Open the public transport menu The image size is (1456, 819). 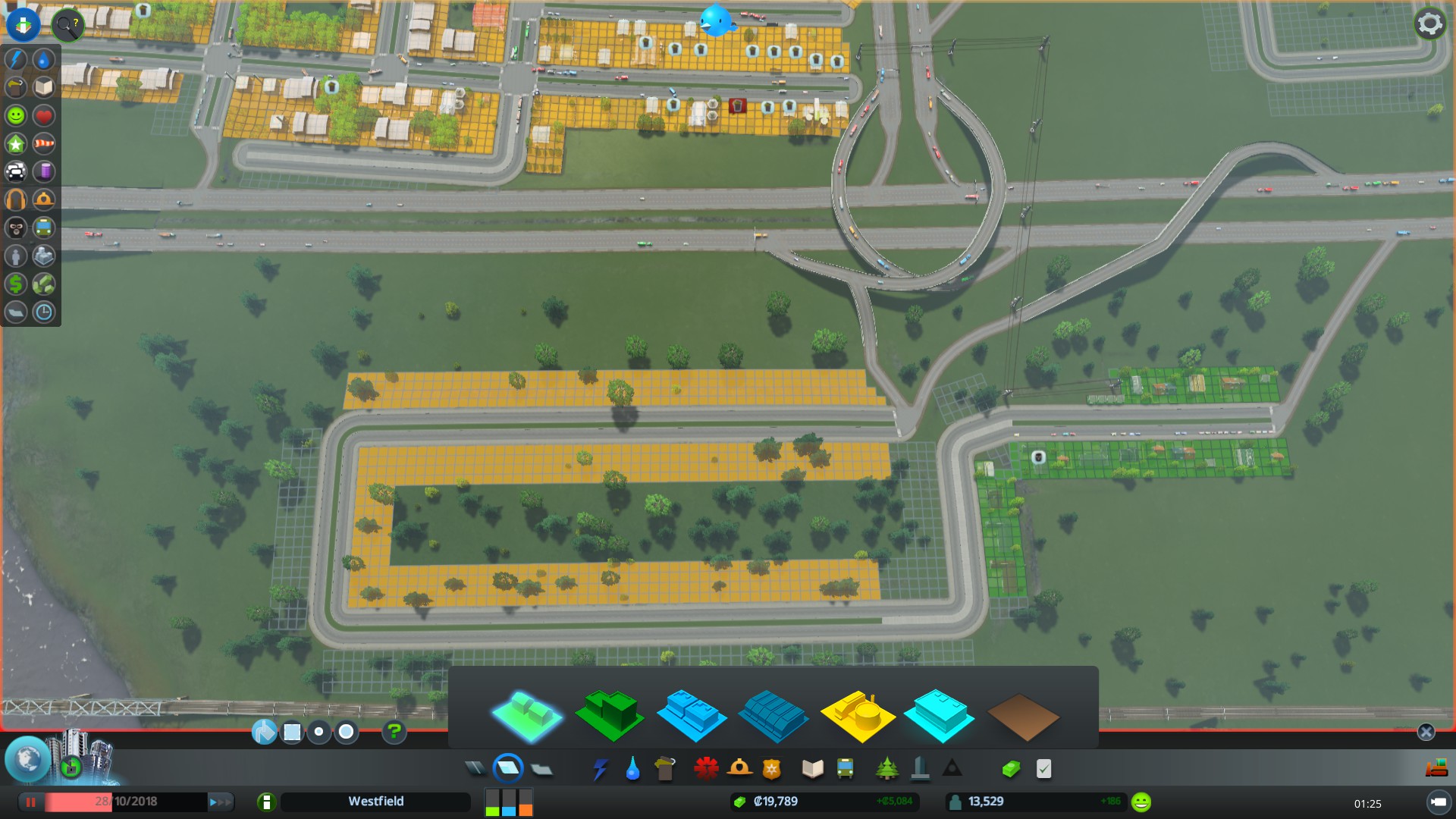pyautogui.click(x=845, y=768)
